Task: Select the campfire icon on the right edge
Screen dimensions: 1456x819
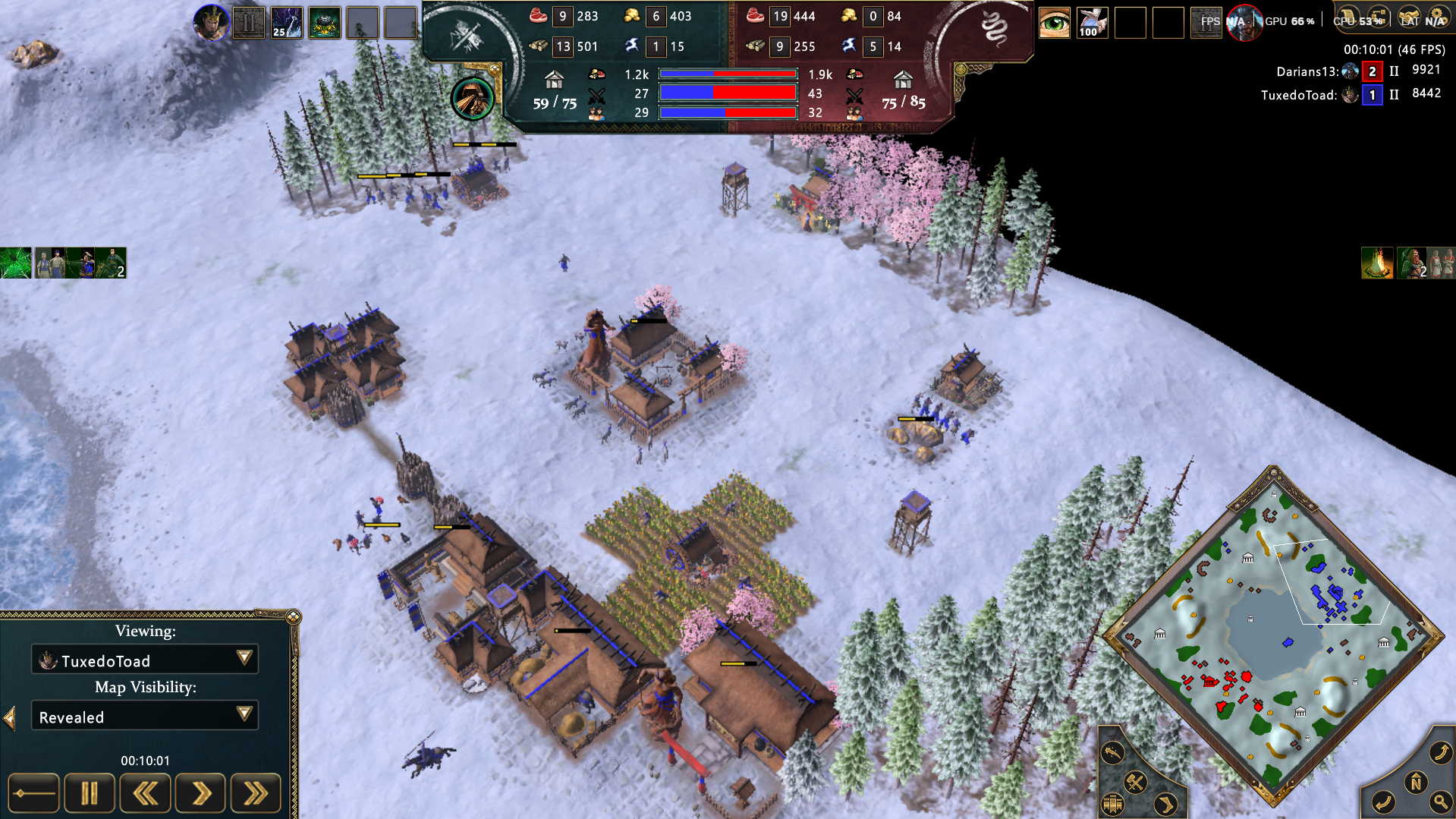Action: coord(1377,263)
